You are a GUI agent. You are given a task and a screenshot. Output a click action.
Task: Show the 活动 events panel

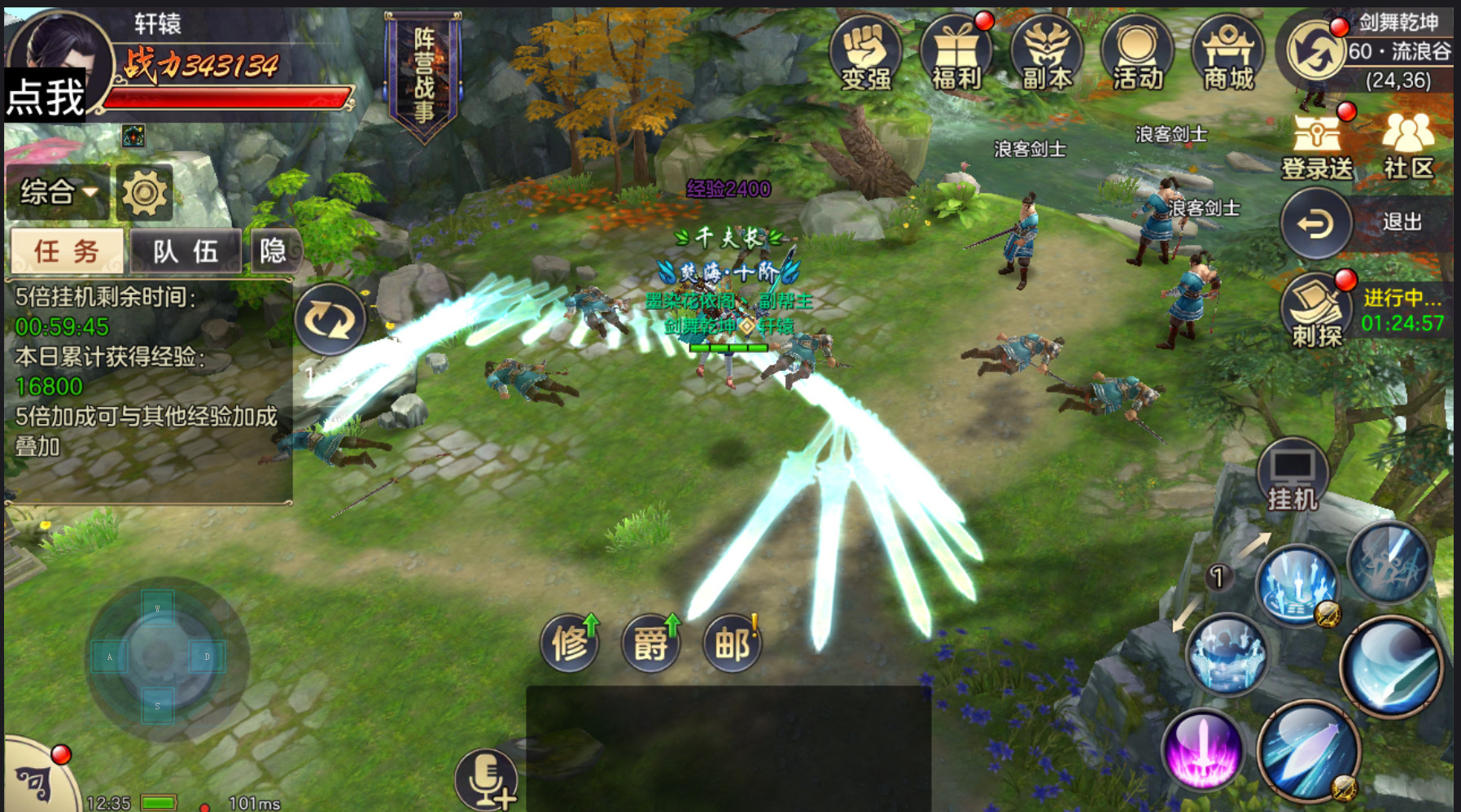1137,53
